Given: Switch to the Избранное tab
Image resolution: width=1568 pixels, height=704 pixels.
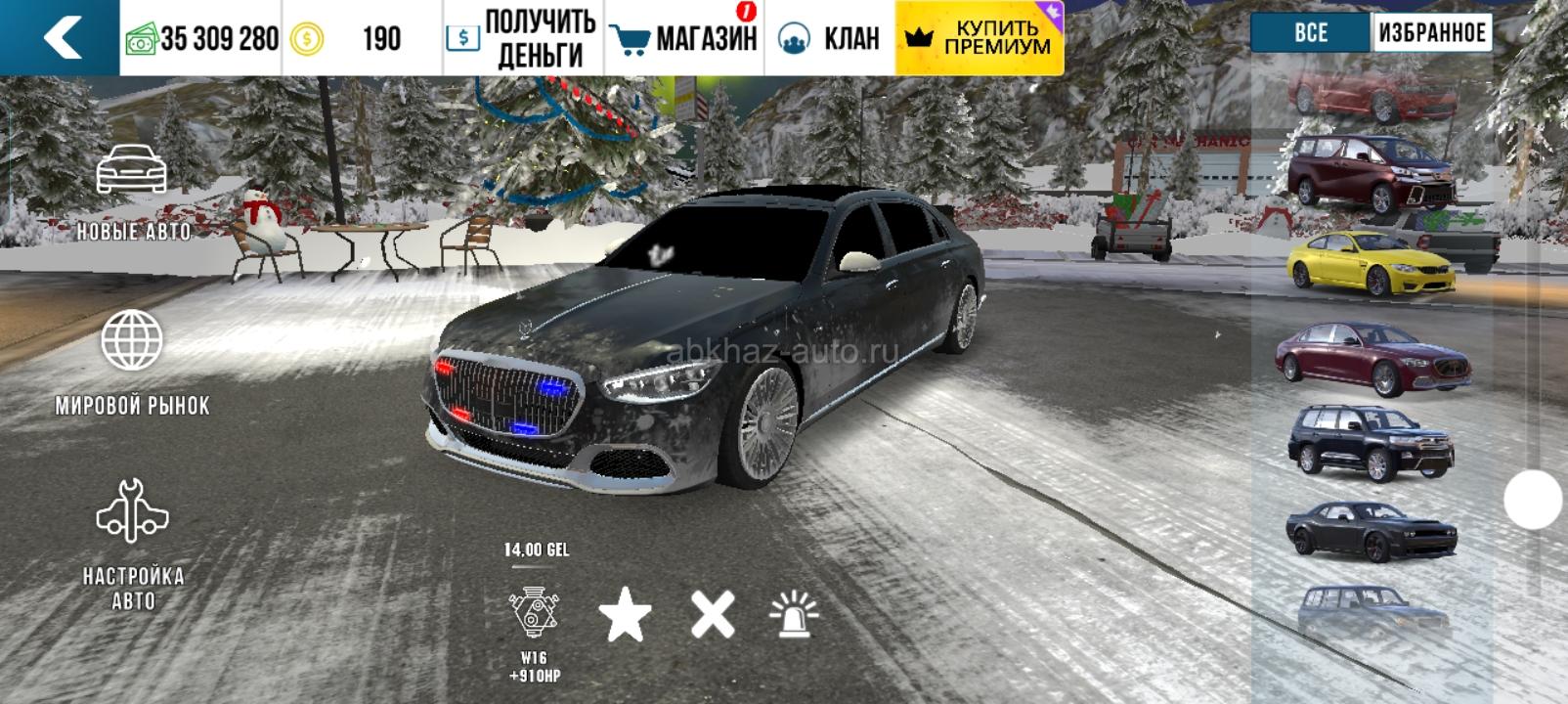Looking at the screenshot, I should tap(1431, 33).
